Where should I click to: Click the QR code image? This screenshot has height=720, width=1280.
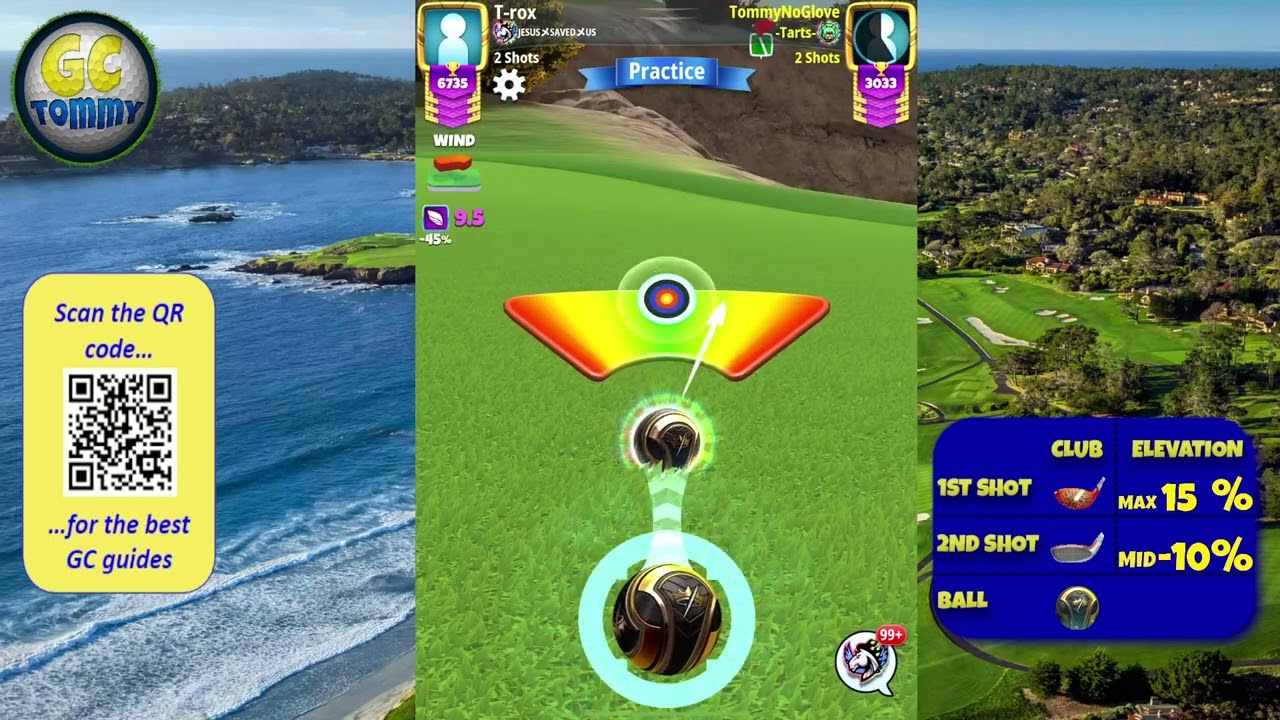click(x=120, y=432)
